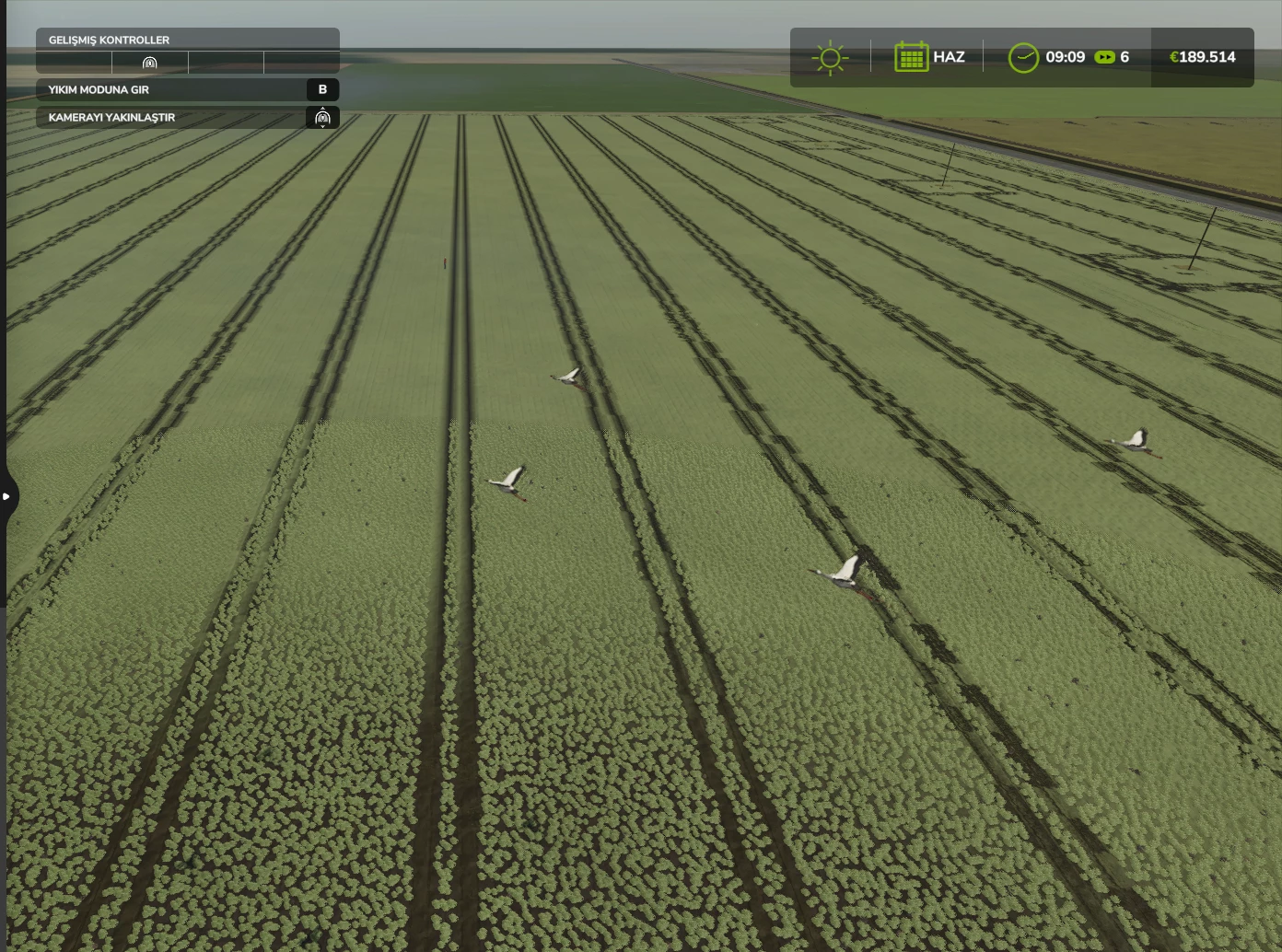
Task: Select the HAZ month label
Action: point(950,57)
